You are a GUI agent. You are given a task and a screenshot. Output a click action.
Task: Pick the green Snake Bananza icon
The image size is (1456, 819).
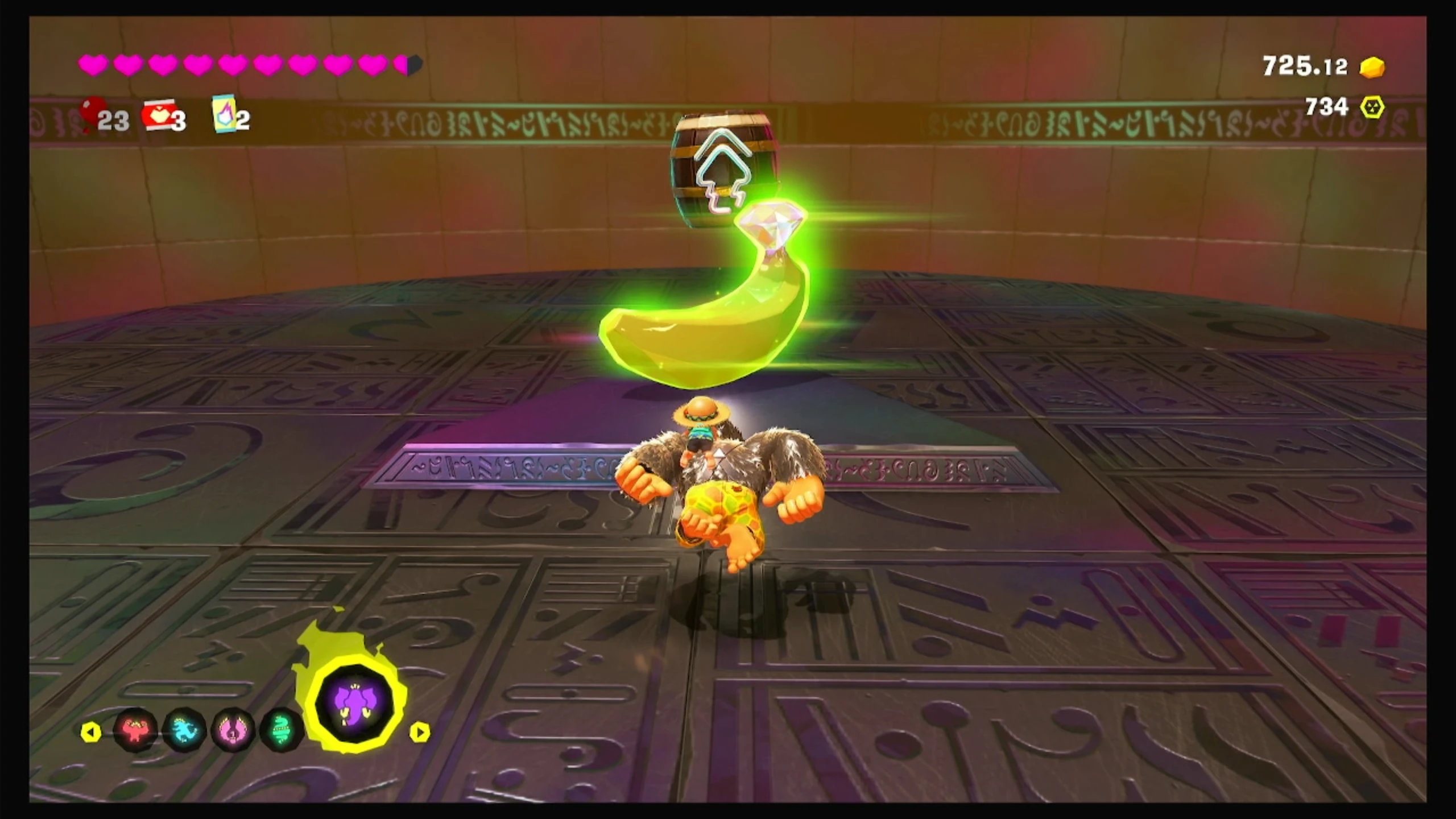281,730
